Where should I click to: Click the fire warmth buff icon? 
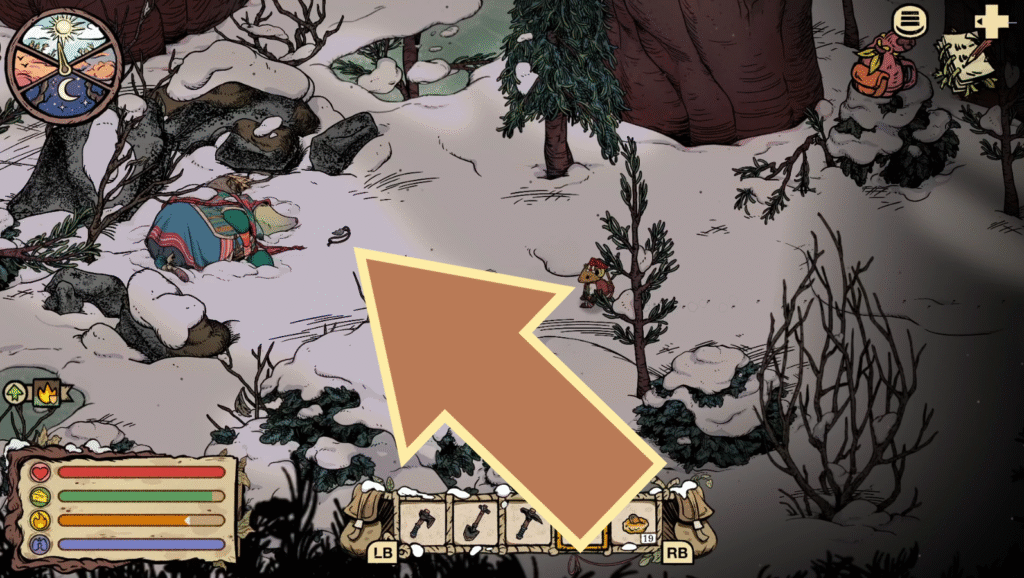[x=46, y=394]
